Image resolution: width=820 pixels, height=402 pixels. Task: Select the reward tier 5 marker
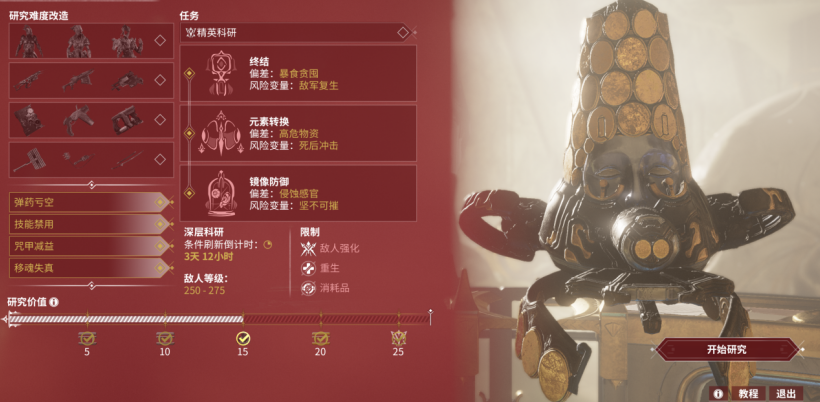[x=87, y=339]
